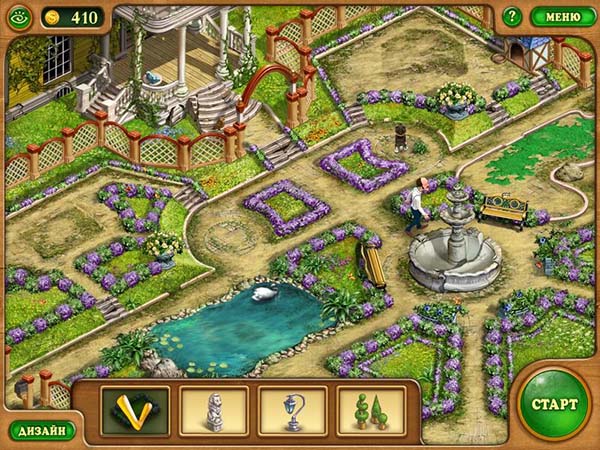Viewport: 600px width, 450px height.
Task: Select the checkmarked bench slot
Action: point(135,411)
